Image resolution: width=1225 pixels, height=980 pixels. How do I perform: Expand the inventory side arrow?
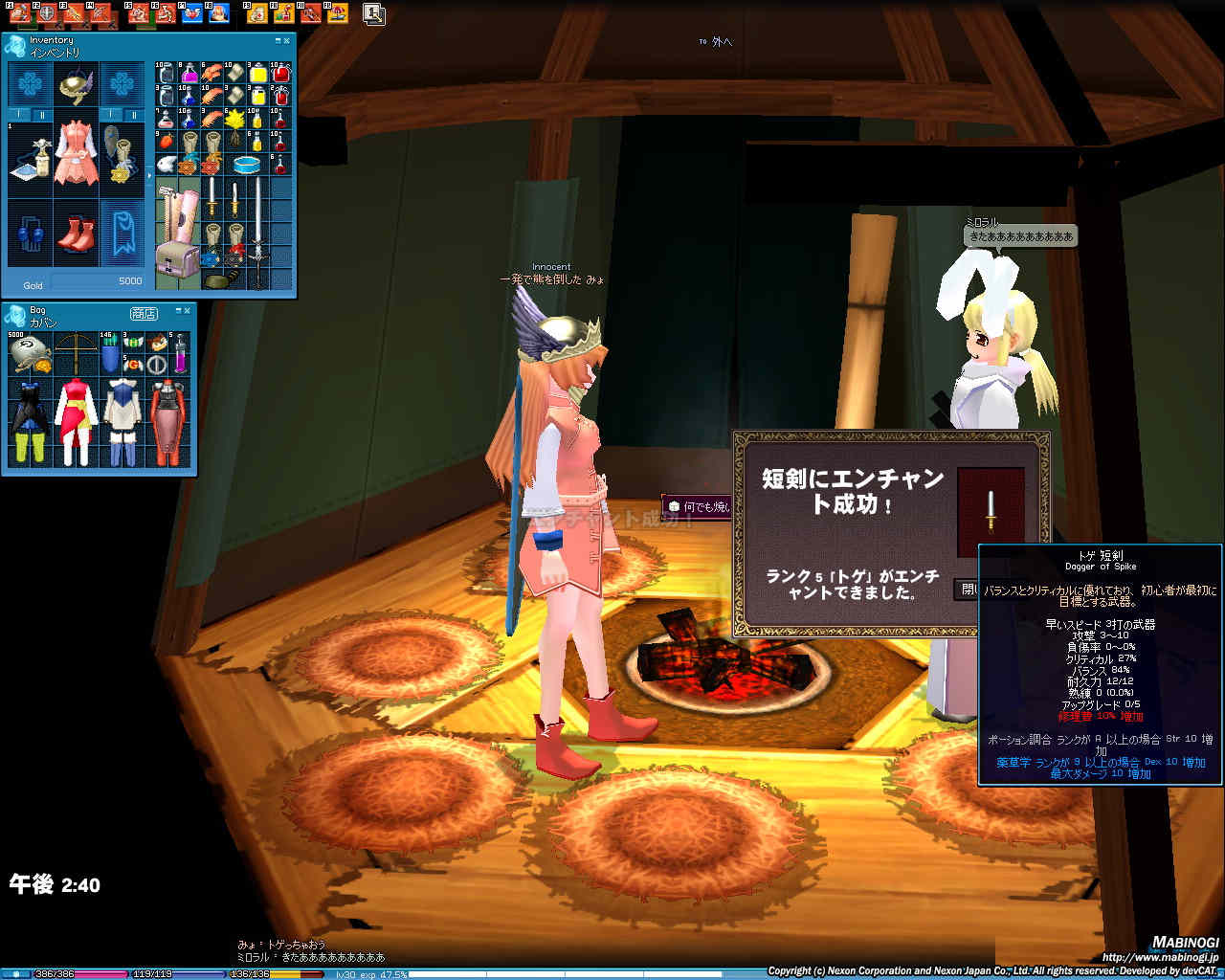coord(148,176)
